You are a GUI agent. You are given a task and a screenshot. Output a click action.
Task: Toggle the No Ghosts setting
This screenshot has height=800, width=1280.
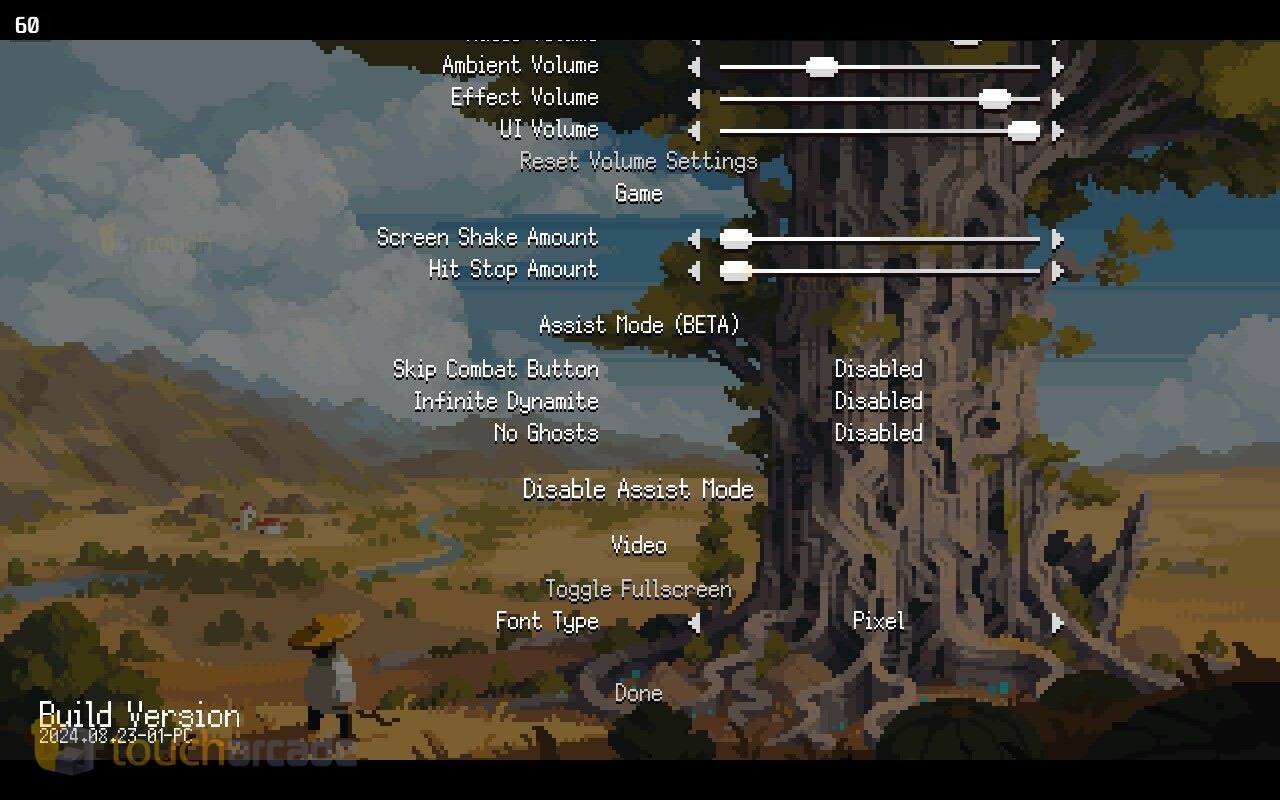[878, 433]
